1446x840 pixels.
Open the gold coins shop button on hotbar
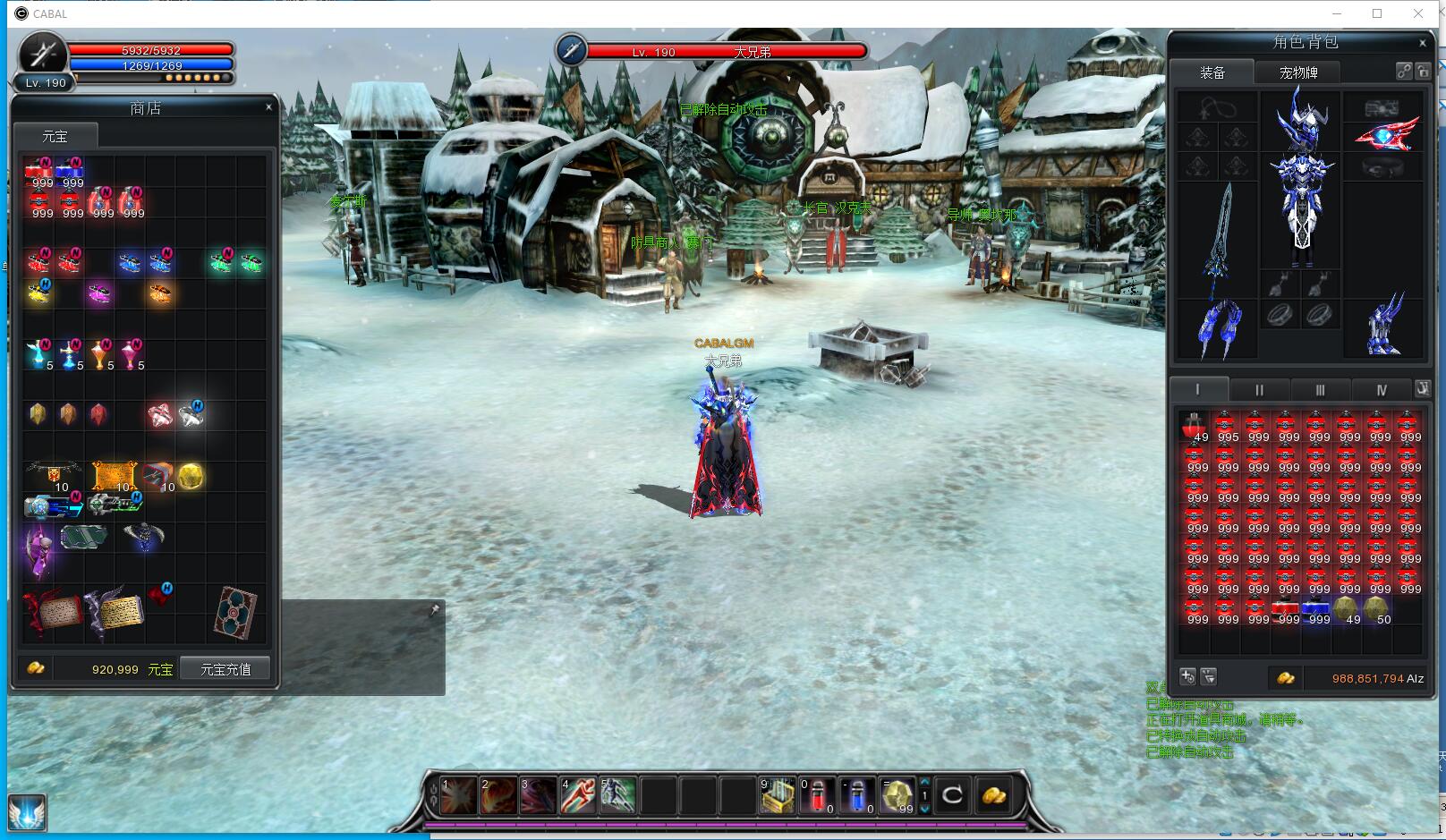(993, 795)
